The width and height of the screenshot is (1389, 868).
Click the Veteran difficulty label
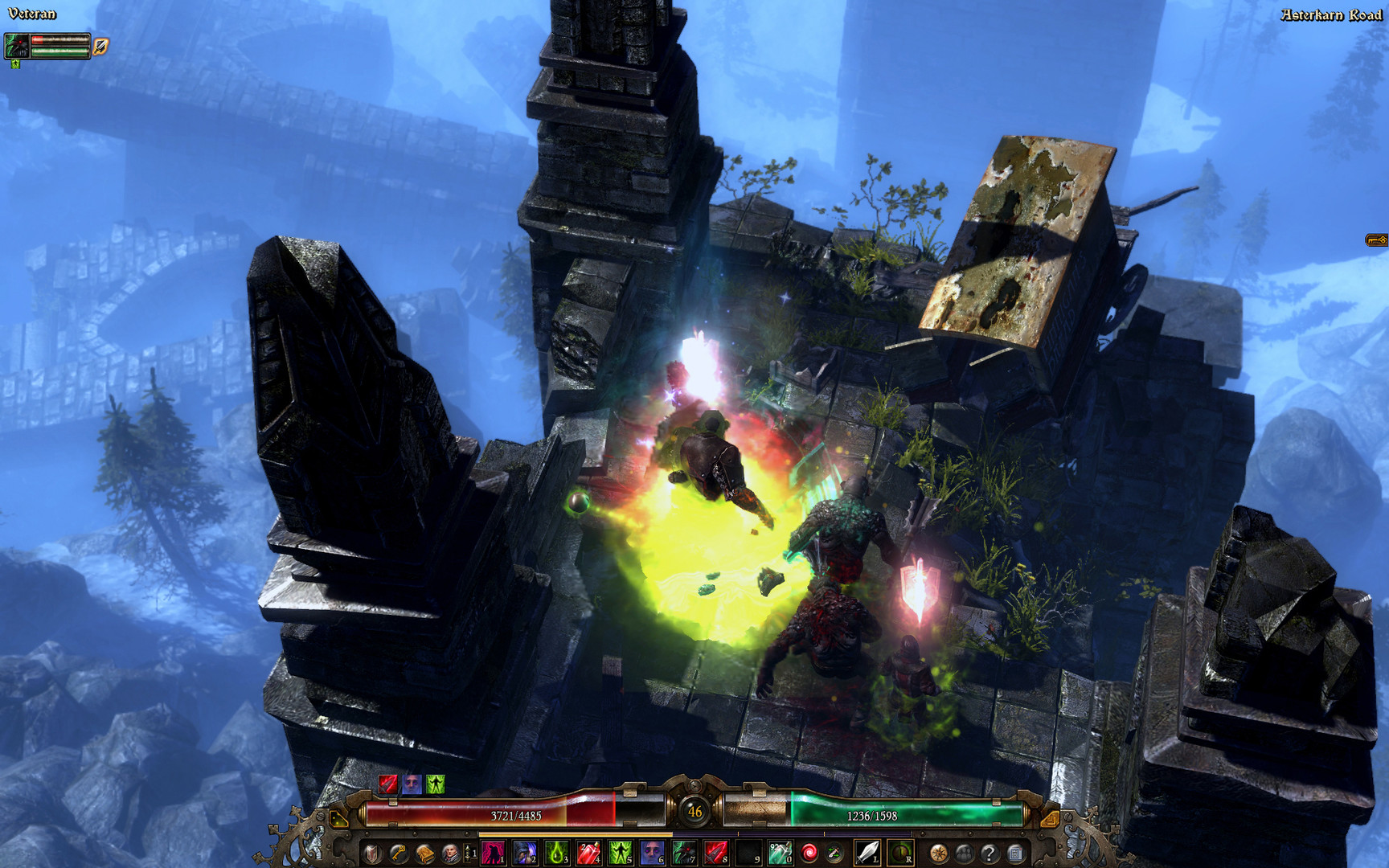31,13
